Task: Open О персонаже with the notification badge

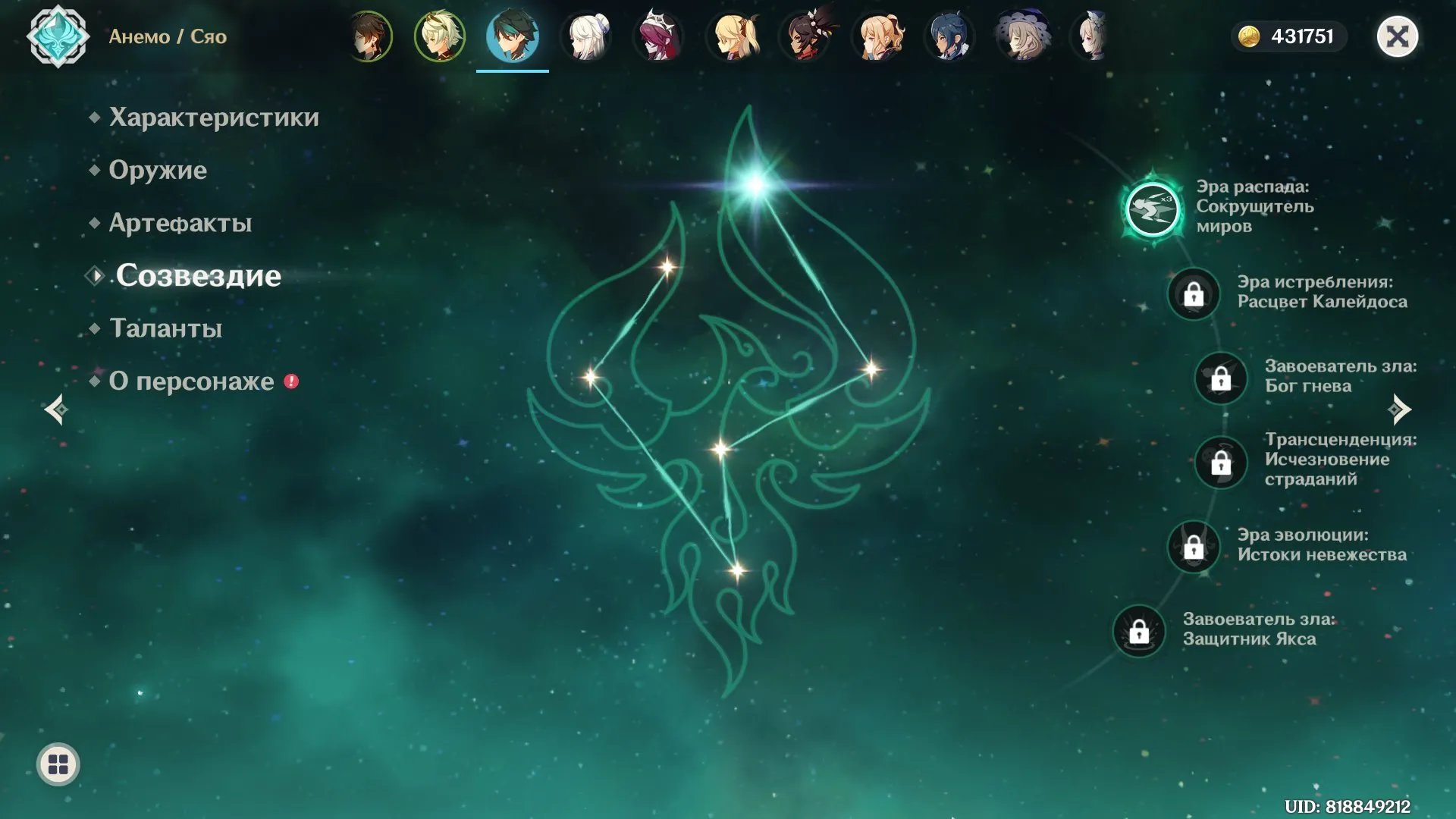Action: pos(192,381)
